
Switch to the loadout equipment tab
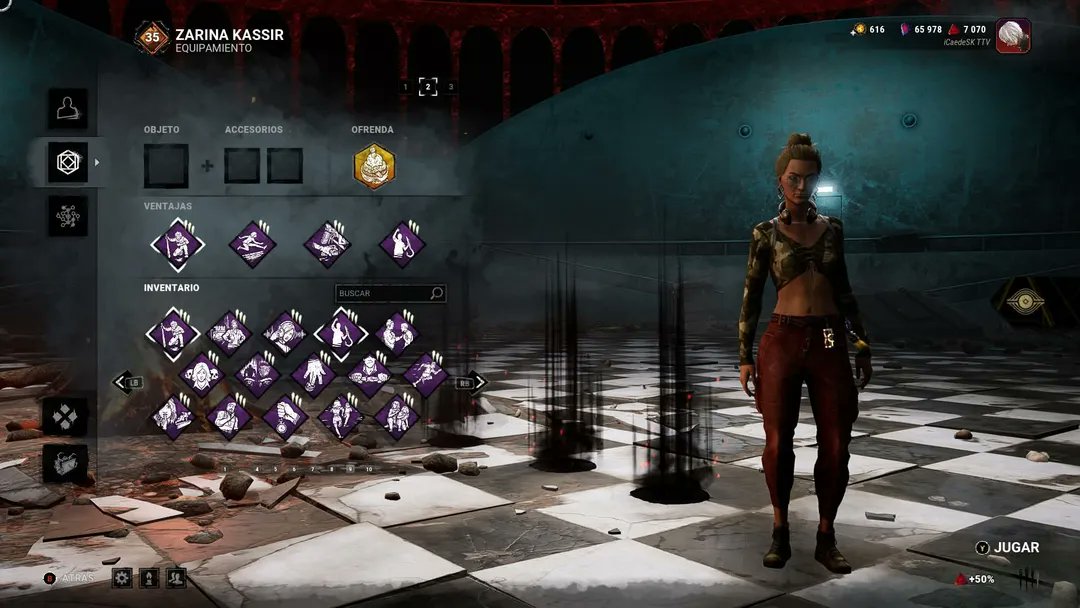click(x=68, y=162)
